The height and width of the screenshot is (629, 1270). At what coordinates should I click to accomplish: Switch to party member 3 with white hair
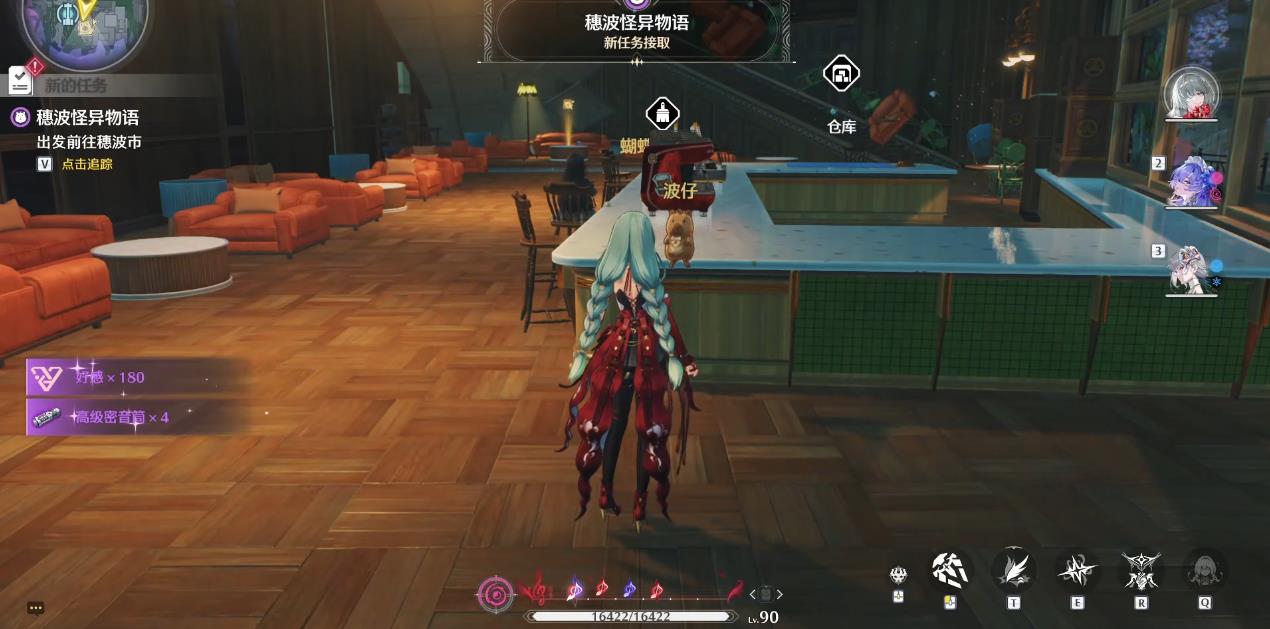(1193, 269)
